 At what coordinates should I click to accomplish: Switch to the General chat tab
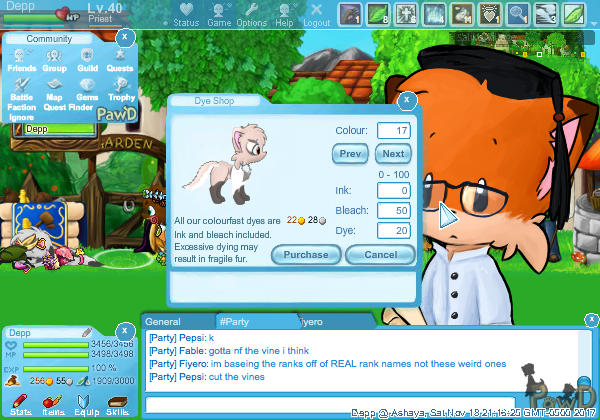click(x=163, y=322)
